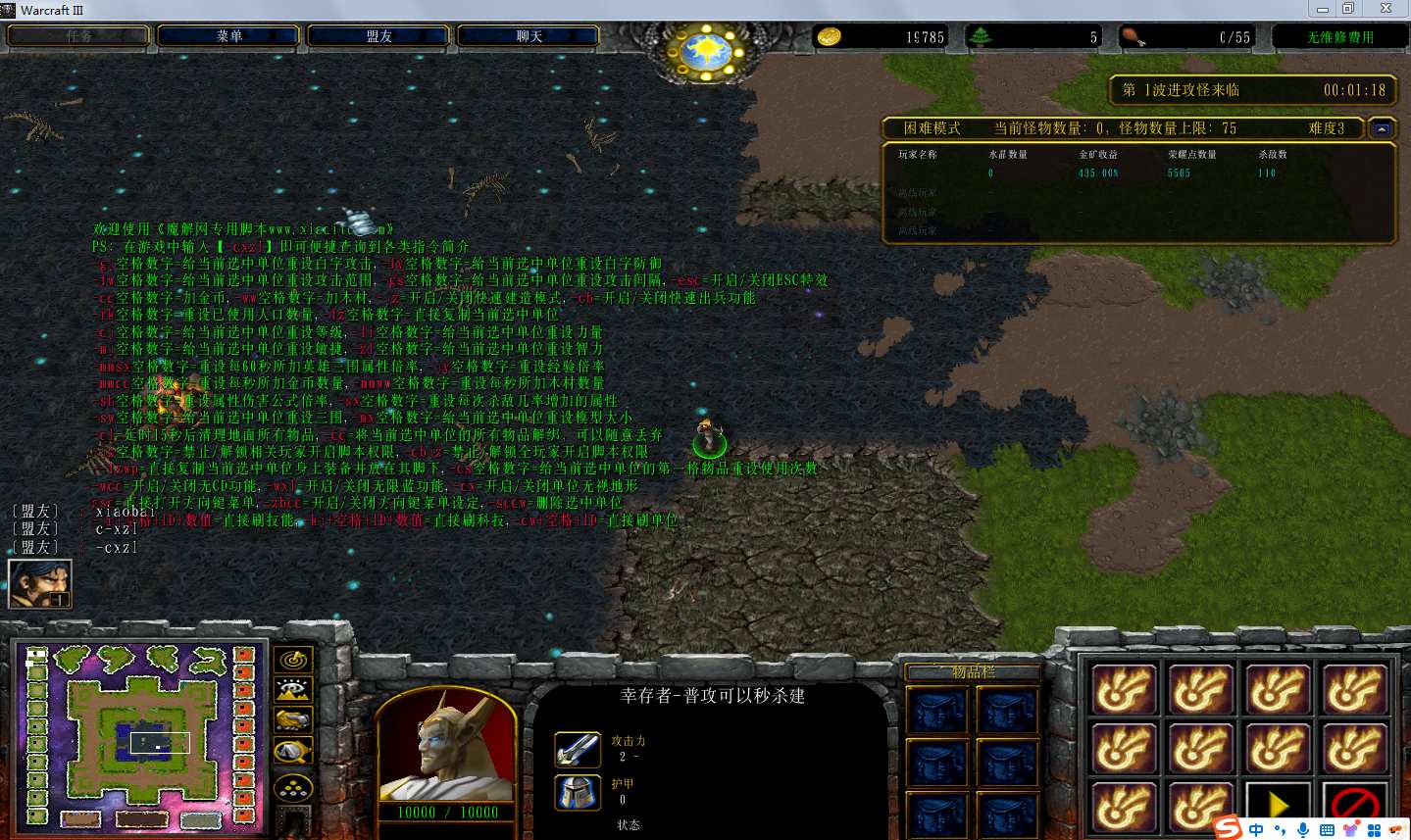Image resolution: width=1411 pixels, height=840 pixels.
Task: Toggle minimap ally color mode button
Action: coord(293,720)
